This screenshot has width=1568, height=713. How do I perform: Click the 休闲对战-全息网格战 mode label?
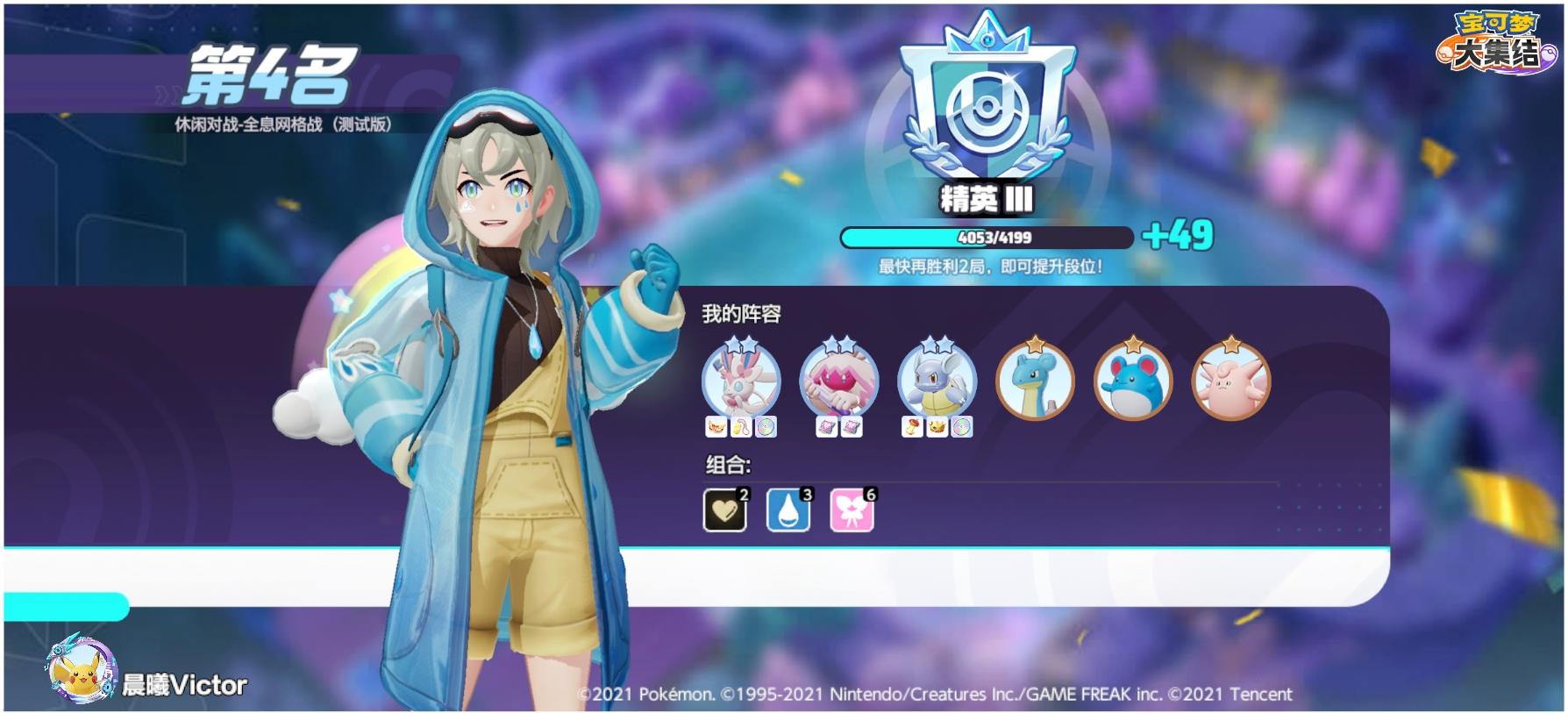[x=281, y=125]
